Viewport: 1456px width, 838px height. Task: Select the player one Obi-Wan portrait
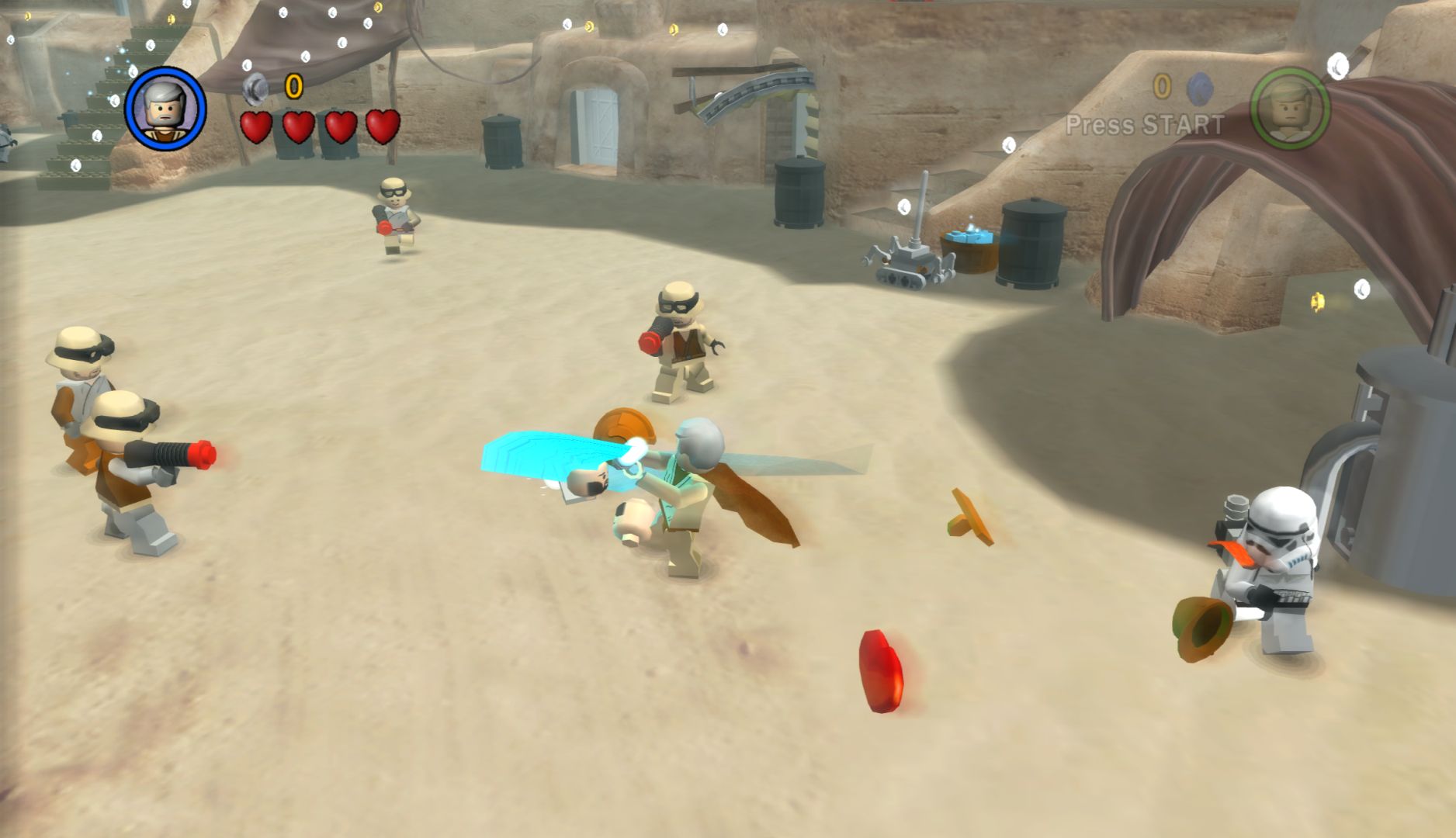165,109
